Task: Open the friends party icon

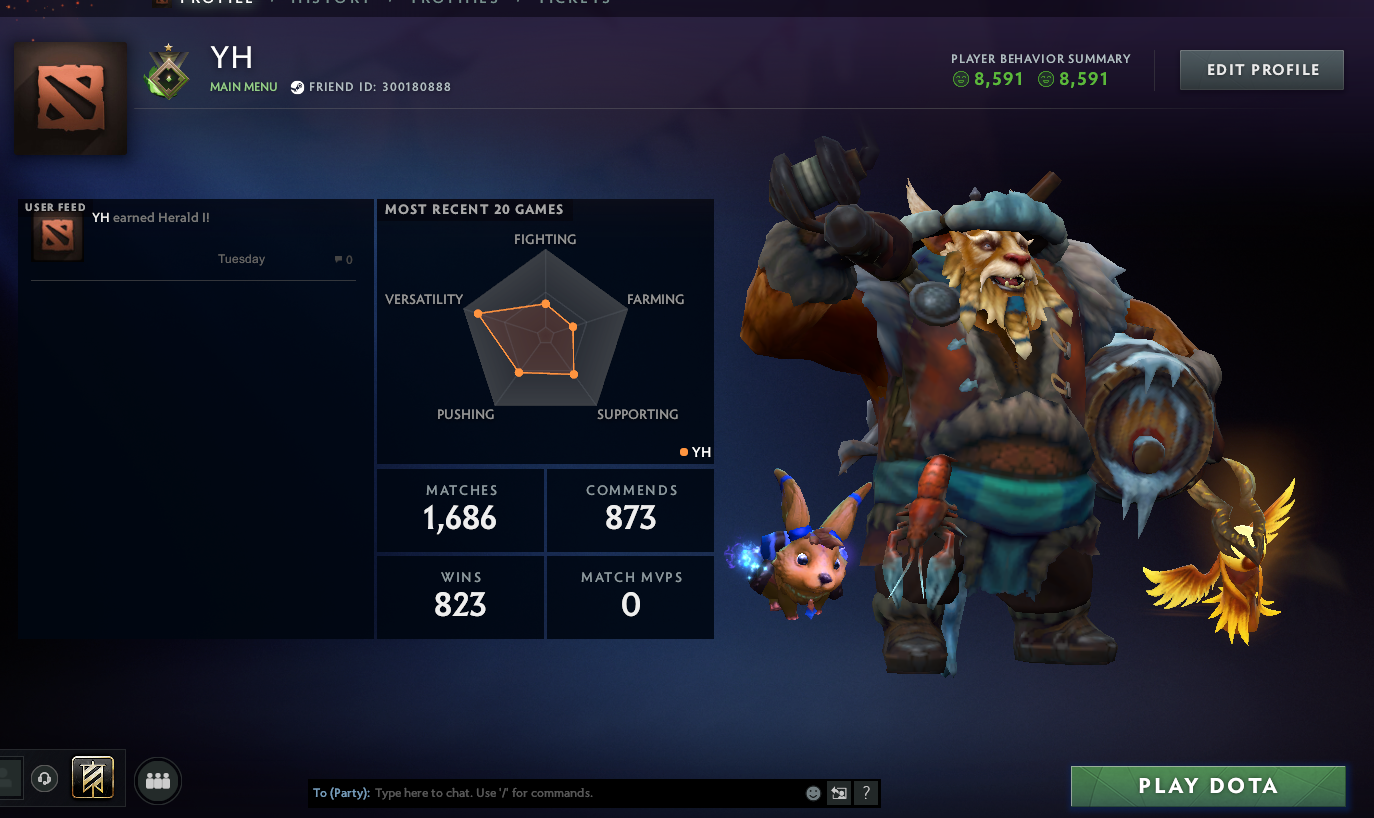Action: (x=157, y=781)
